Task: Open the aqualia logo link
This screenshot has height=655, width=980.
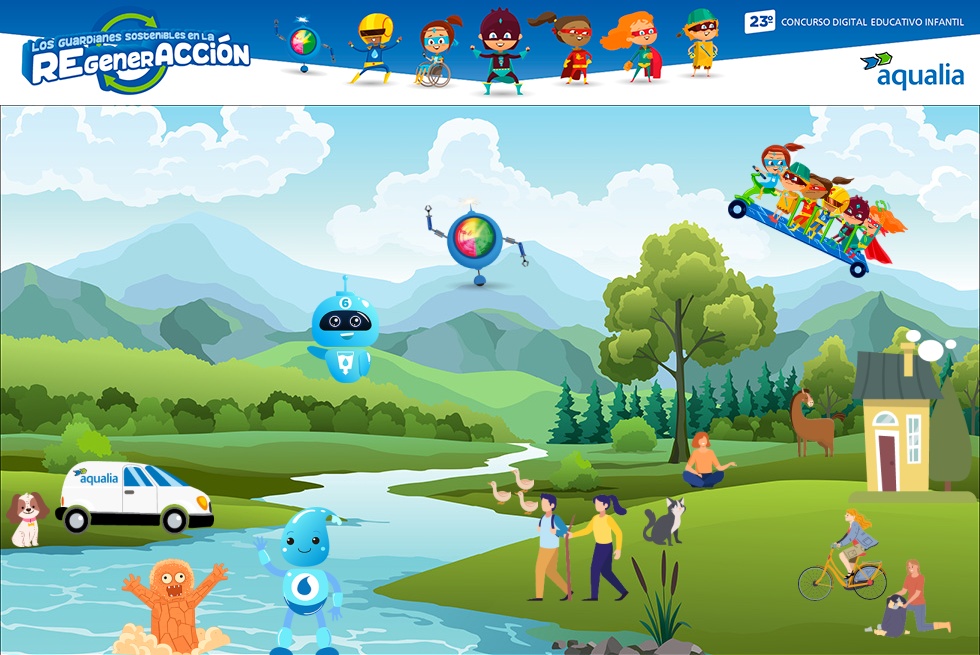Action: point(912,71)
